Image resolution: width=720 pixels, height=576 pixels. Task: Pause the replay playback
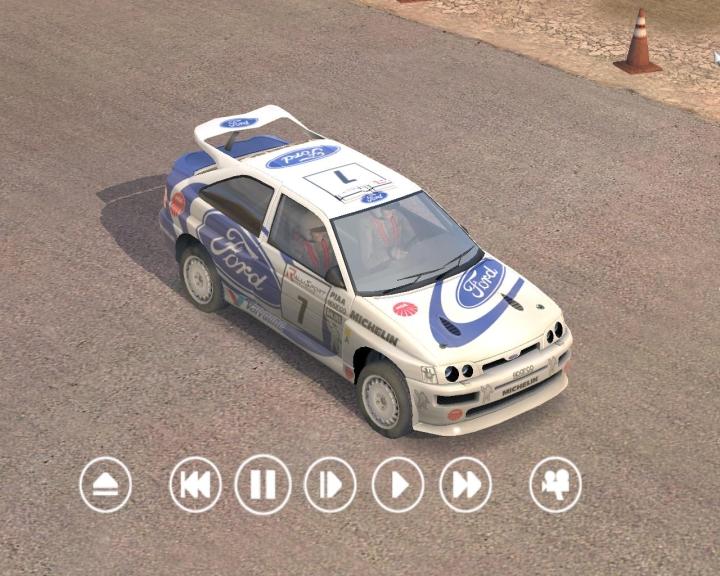coord(263,485)
